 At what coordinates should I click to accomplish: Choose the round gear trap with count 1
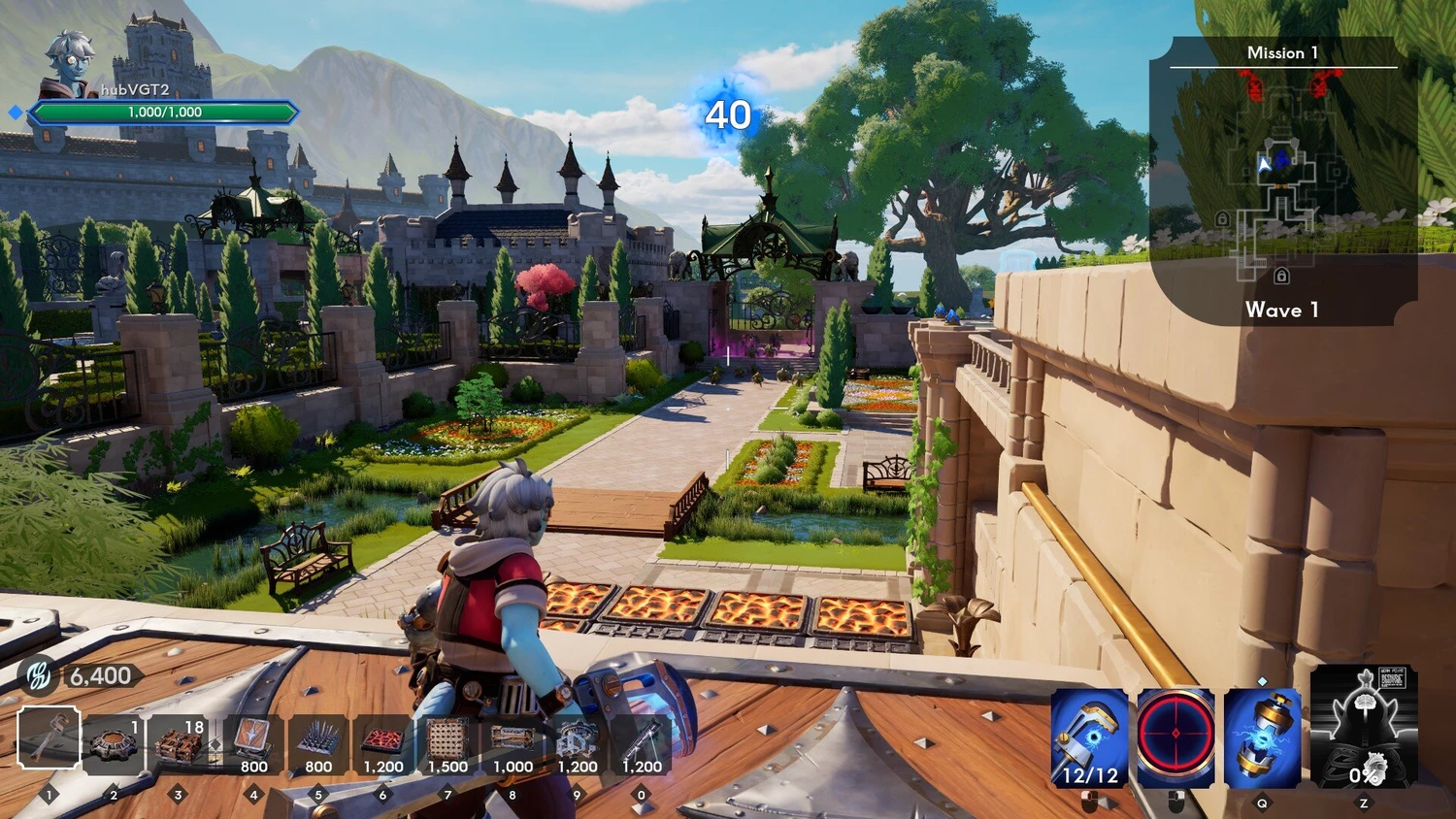pos(114,744)
